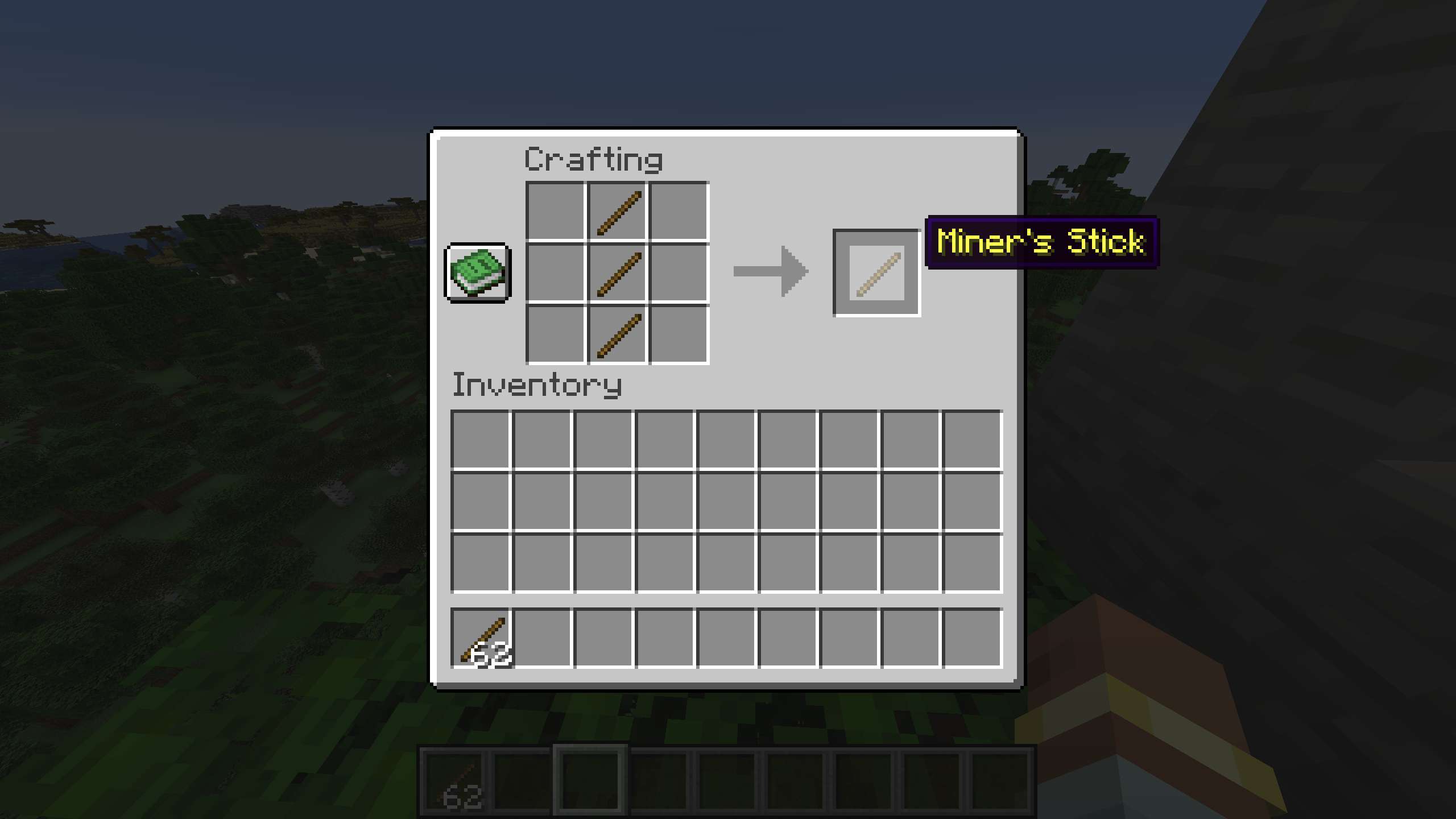Screen dimensions: 1456x819
Task: Select the stack of 62 sticks in the inventory
Action: (481, 638)
